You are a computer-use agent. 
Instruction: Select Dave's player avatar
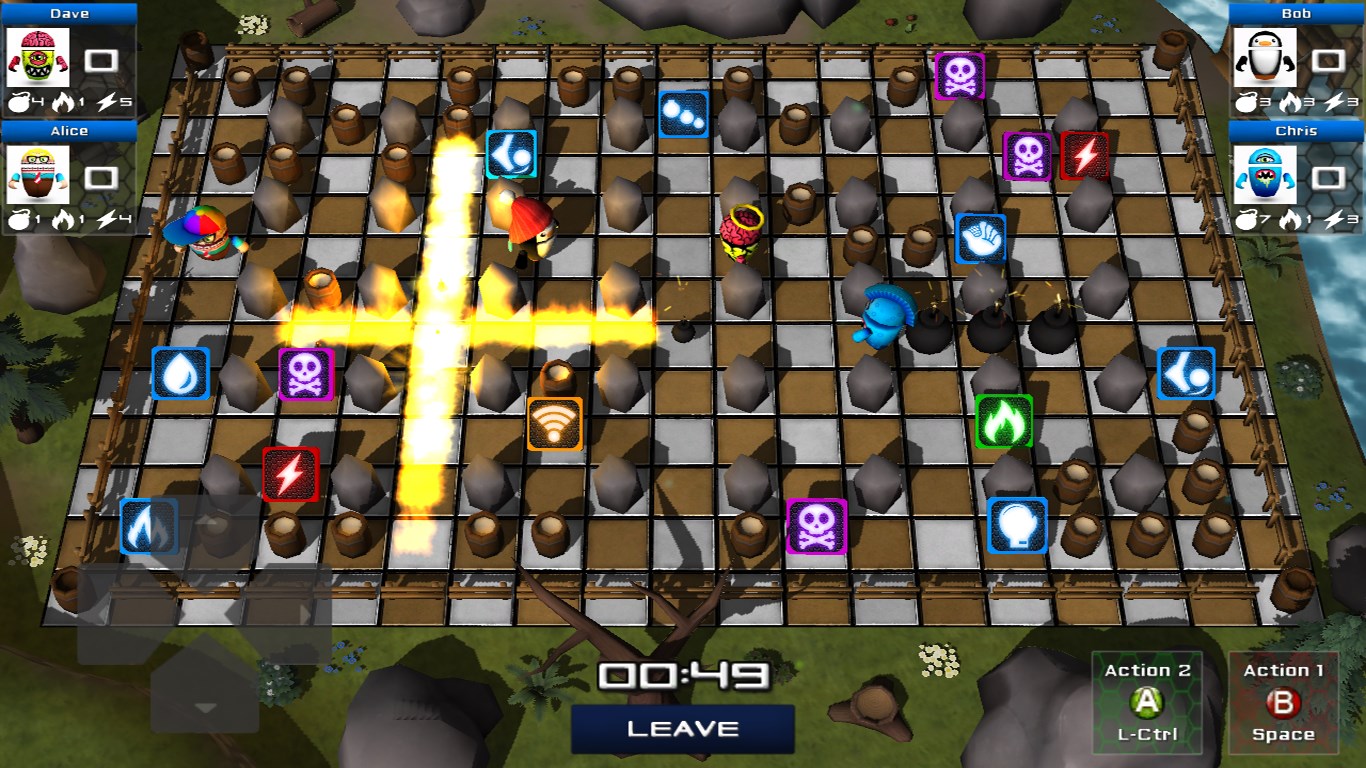pyautogui.click(x=38, y=57)
